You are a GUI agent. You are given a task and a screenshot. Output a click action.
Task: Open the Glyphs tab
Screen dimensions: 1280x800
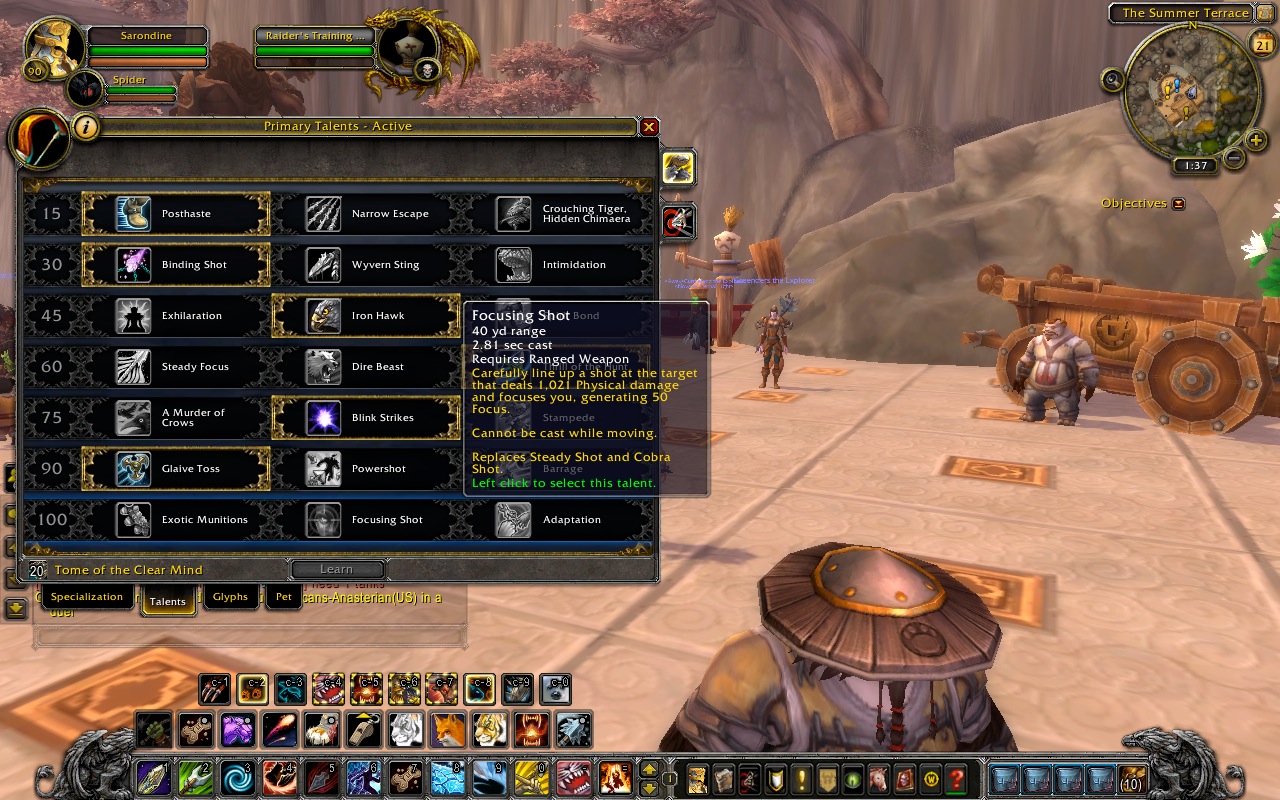pyautogui.click(x=230, y=598)
